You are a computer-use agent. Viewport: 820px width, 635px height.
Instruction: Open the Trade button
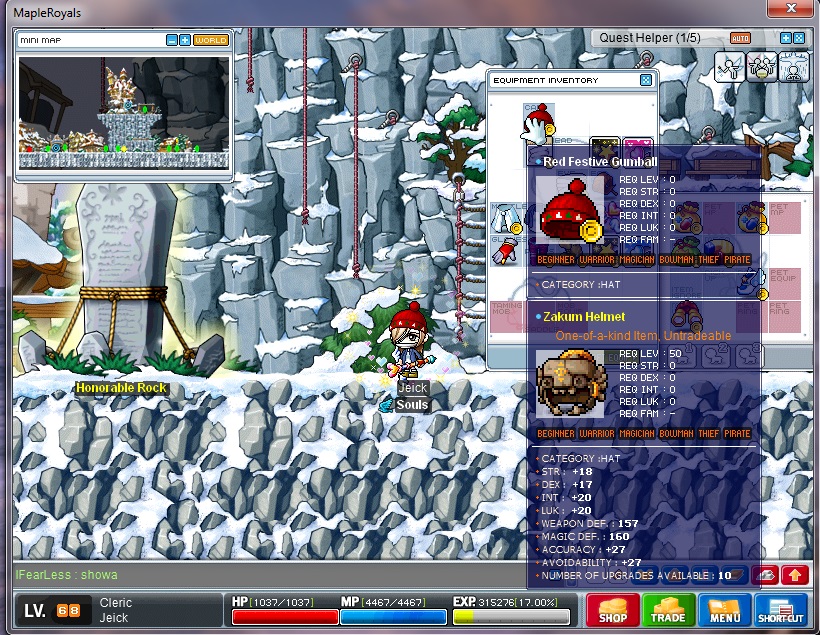pyautogui.click(x=668, y=609)
